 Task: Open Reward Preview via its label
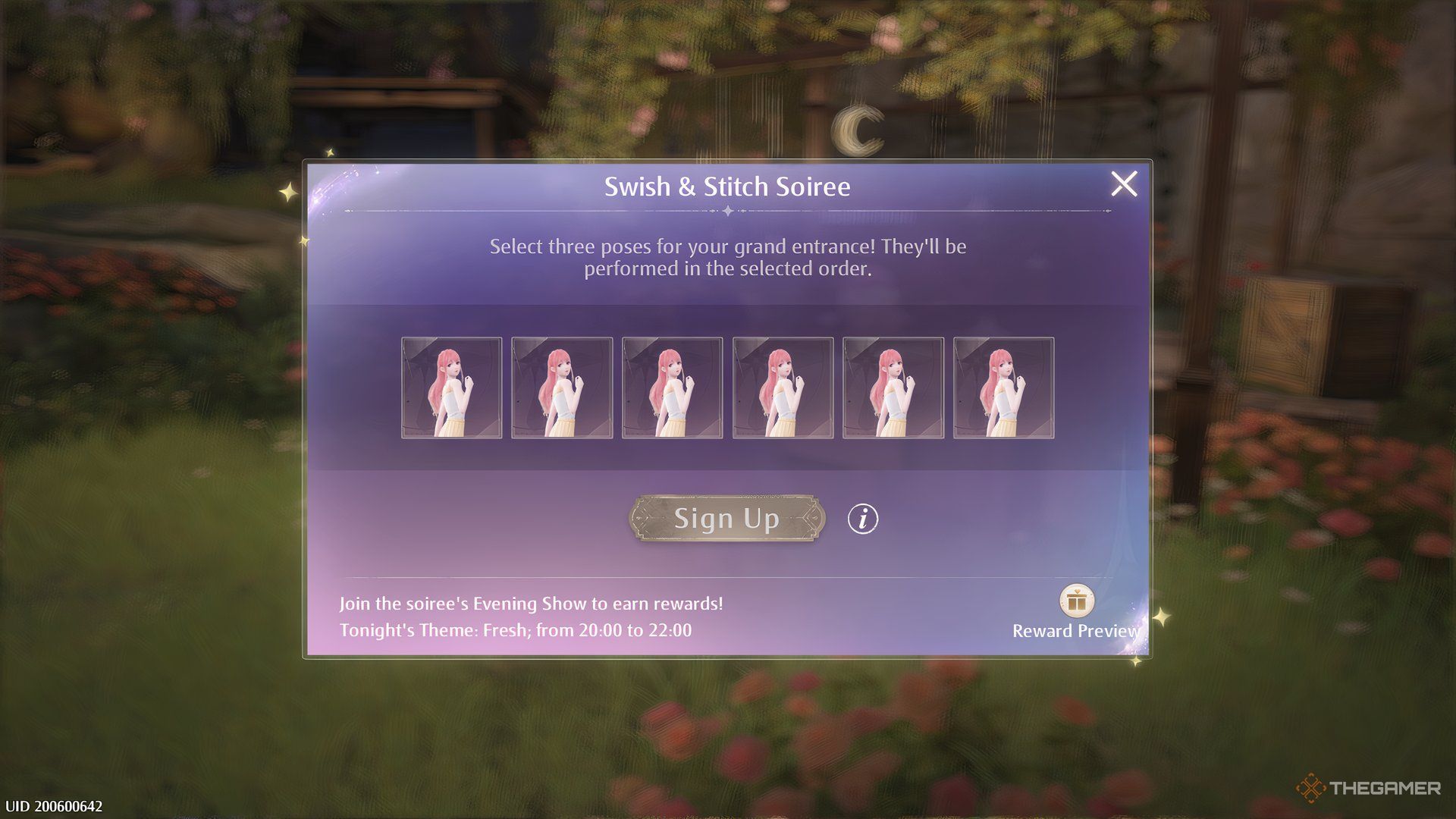click(1075, 630)
